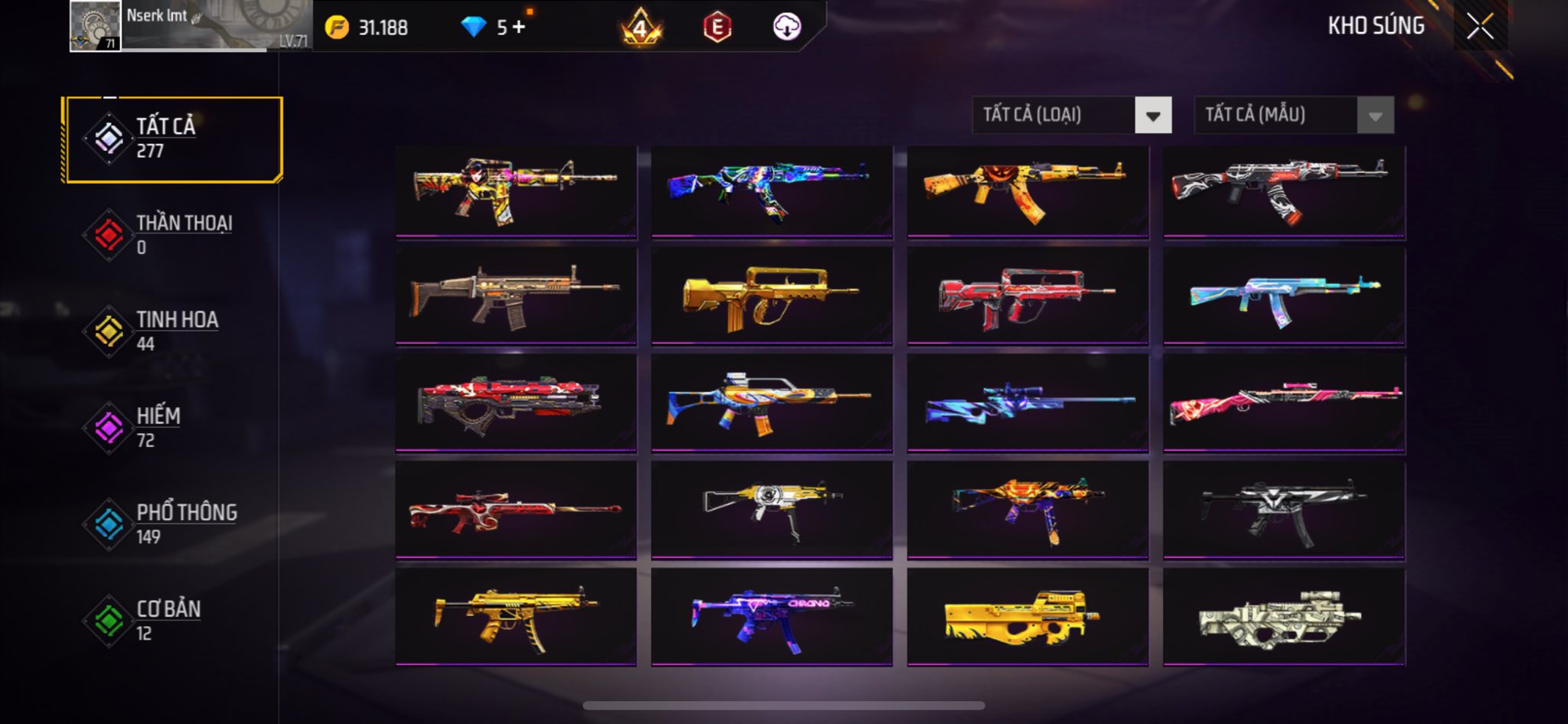Pick the yellow P90 skin
The height and width of the screenshot is (724, 1568).
[1027, 617]
